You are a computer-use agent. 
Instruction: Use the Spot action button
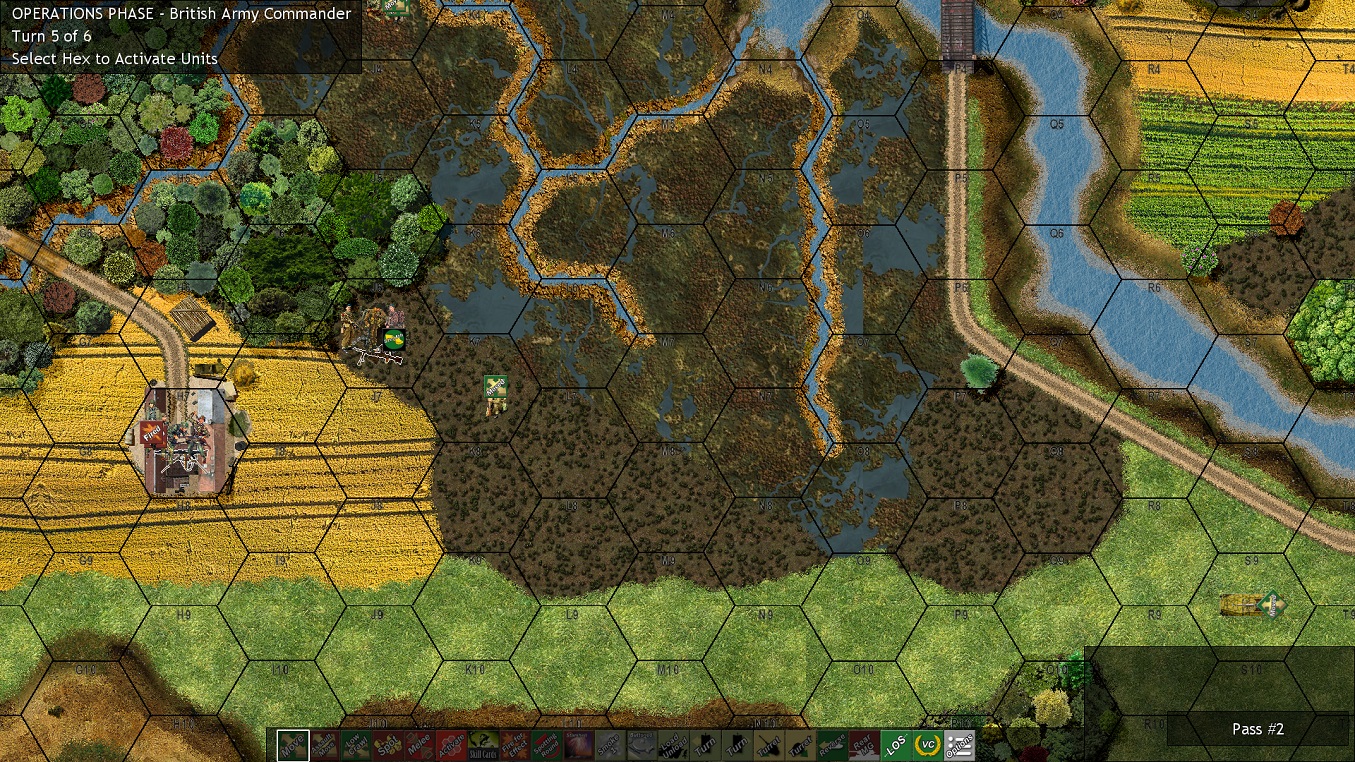pyautogui.click(x=386, y=745)
